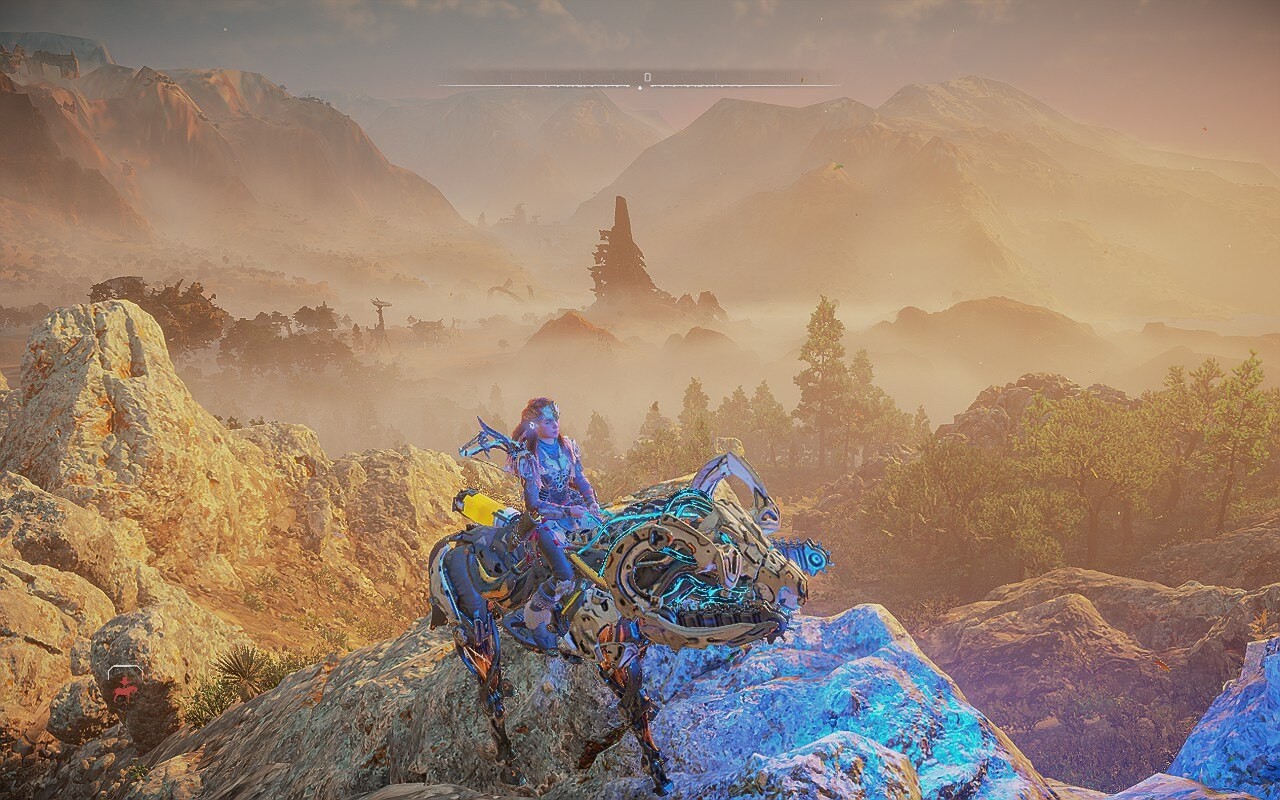Click the small yucca plant near the mount icon
The height and width of the screenshot is (800, 1280).
pyautogui.click(x=240, y=674)
